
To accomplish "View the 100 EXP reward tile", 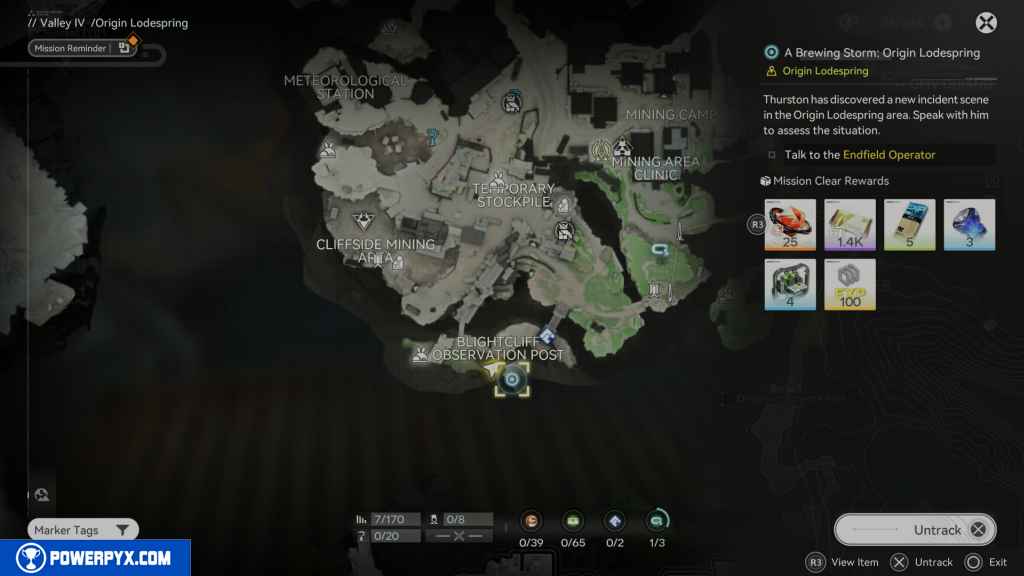I will point(850,284).
